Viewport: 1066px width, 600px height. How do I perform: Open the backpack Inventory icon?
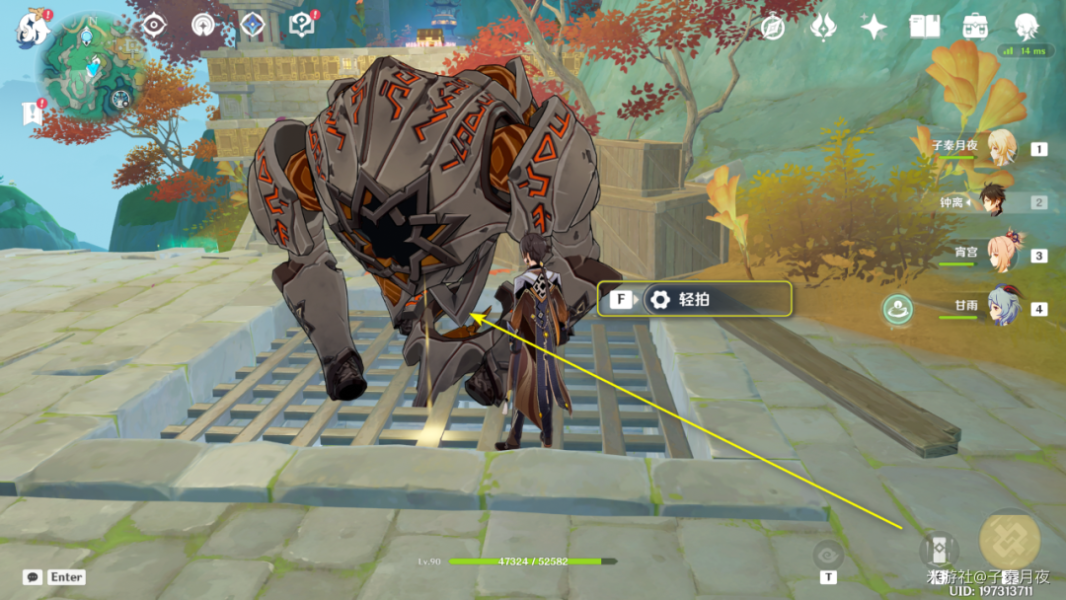(x=974, y=27)
